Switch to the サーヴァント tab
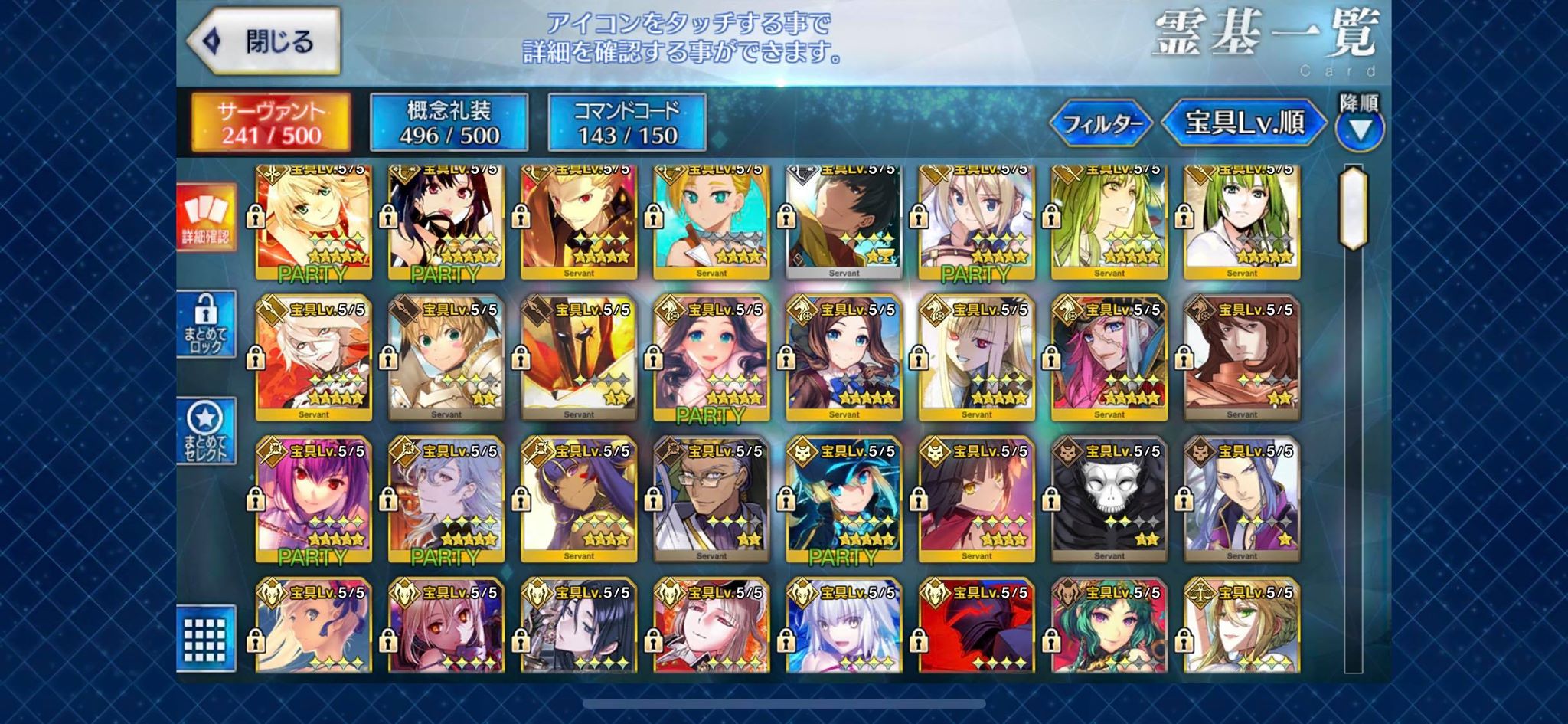 pos(271,123)
